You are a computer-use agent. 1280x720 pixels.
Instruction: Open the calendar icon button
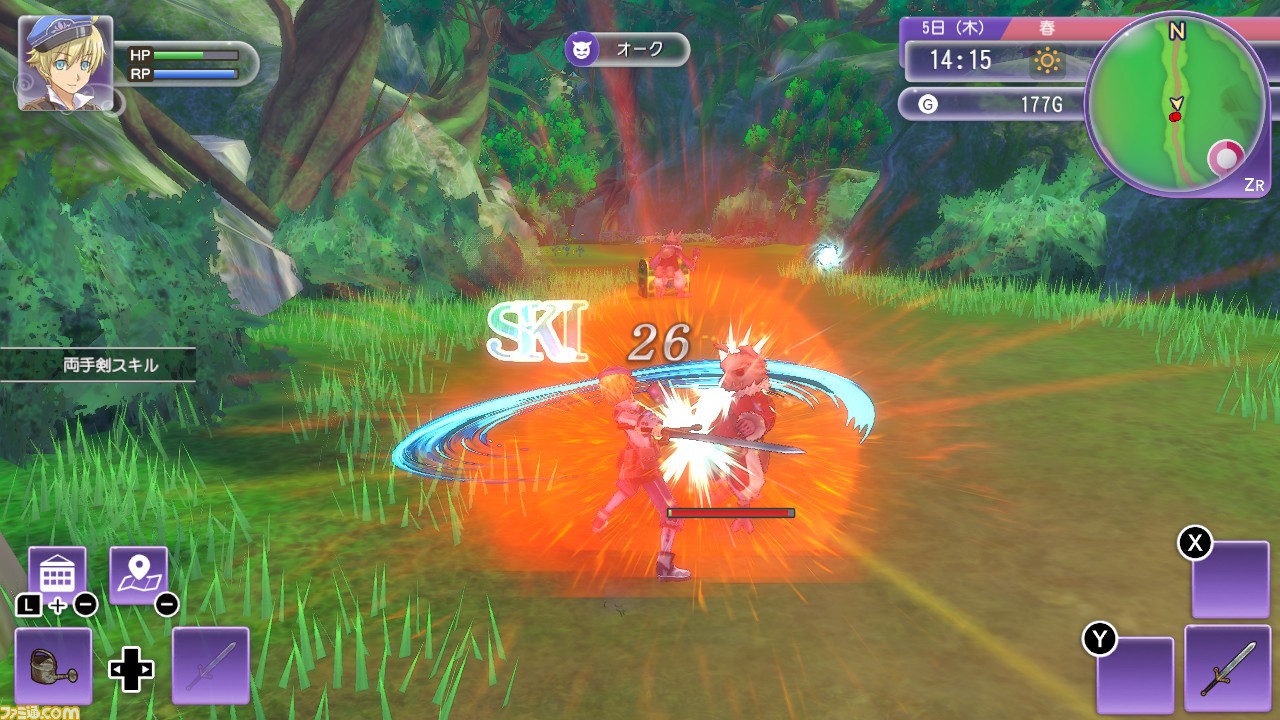point(57,574)
